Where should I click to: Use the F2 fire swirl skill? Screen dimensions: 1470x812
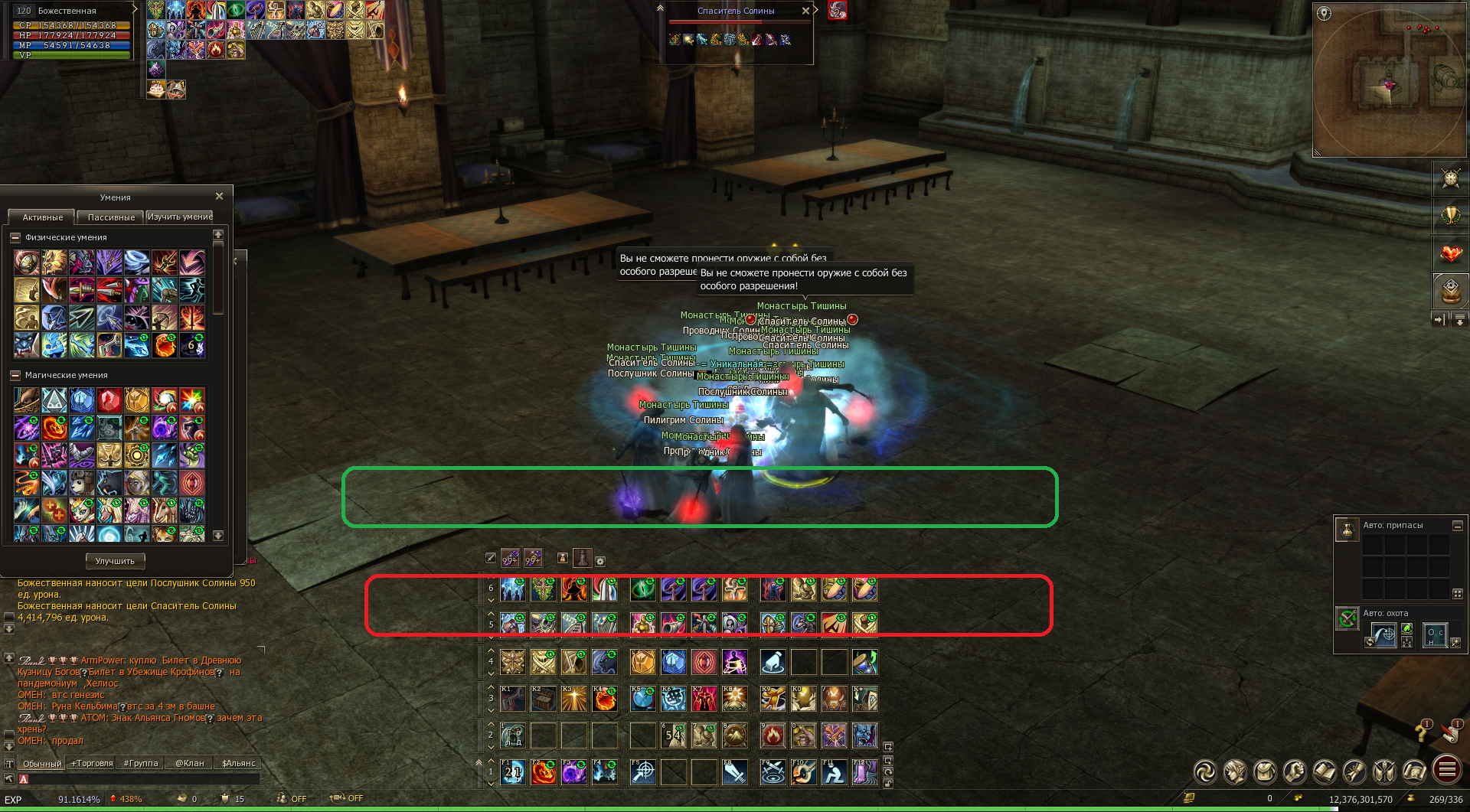click(544, 772)
